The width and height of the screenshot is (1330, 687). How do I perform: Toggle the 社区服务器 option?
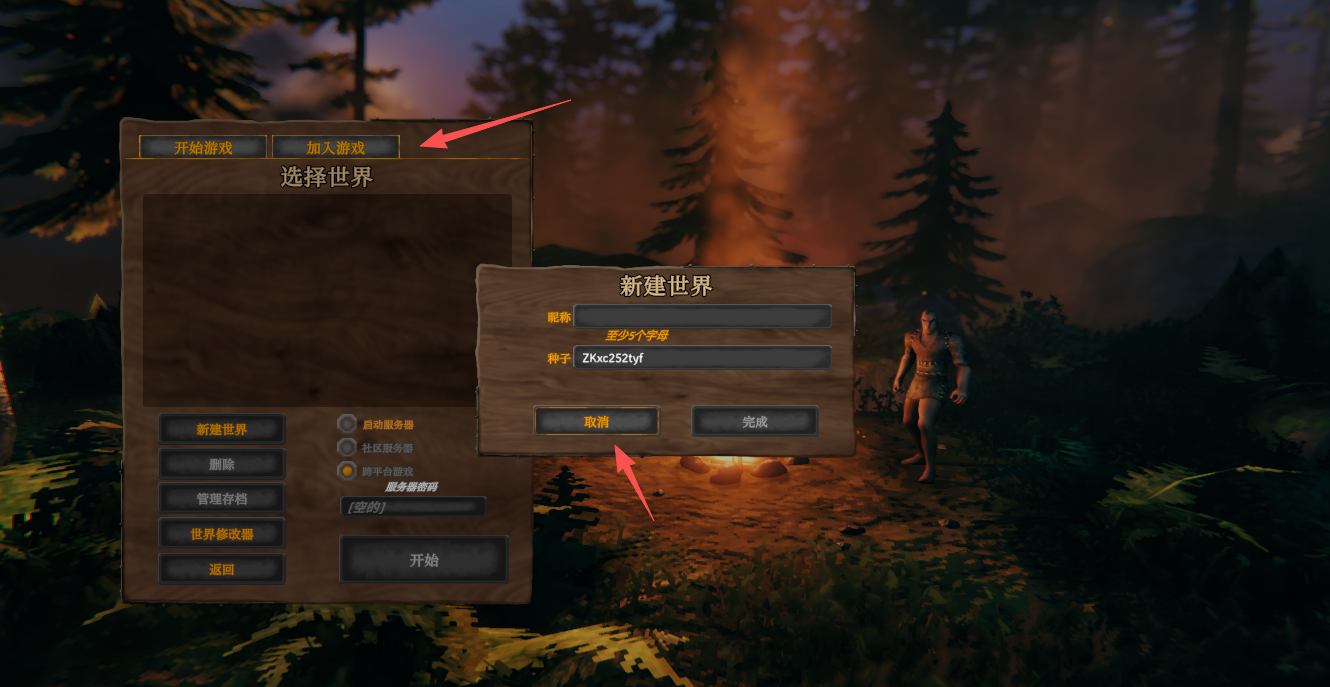pos(348,447)
